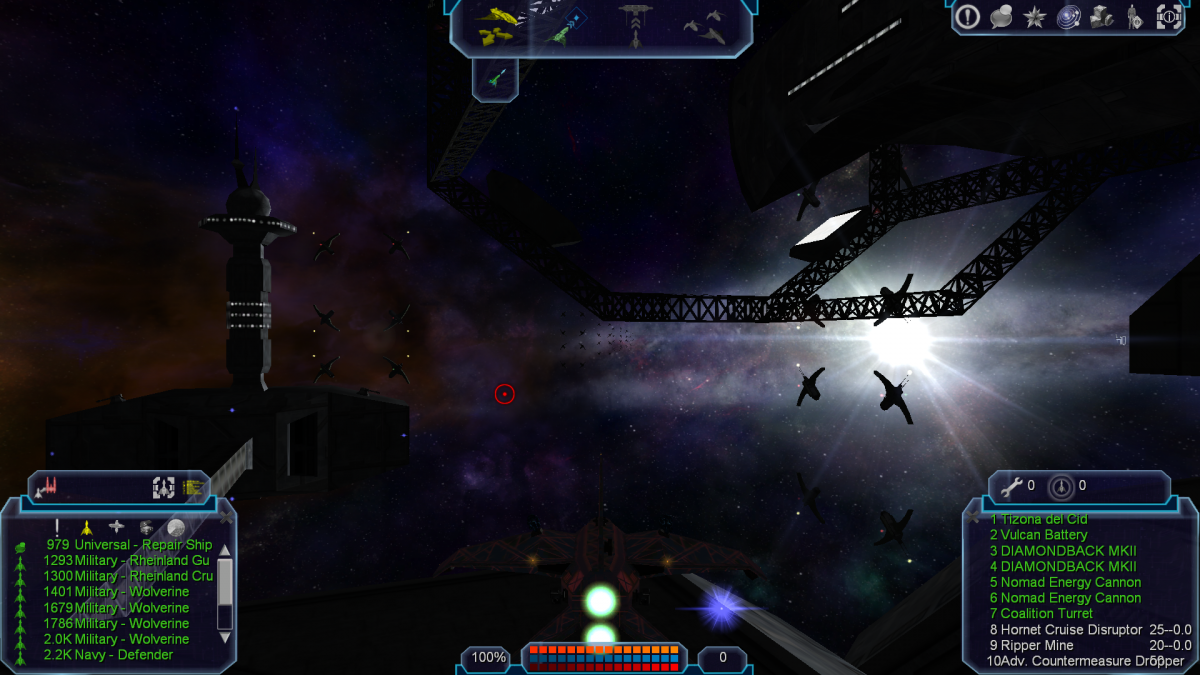Open the chat speech bubble icon
This screenshot has width=1200, height=675.
[1001, 16]
